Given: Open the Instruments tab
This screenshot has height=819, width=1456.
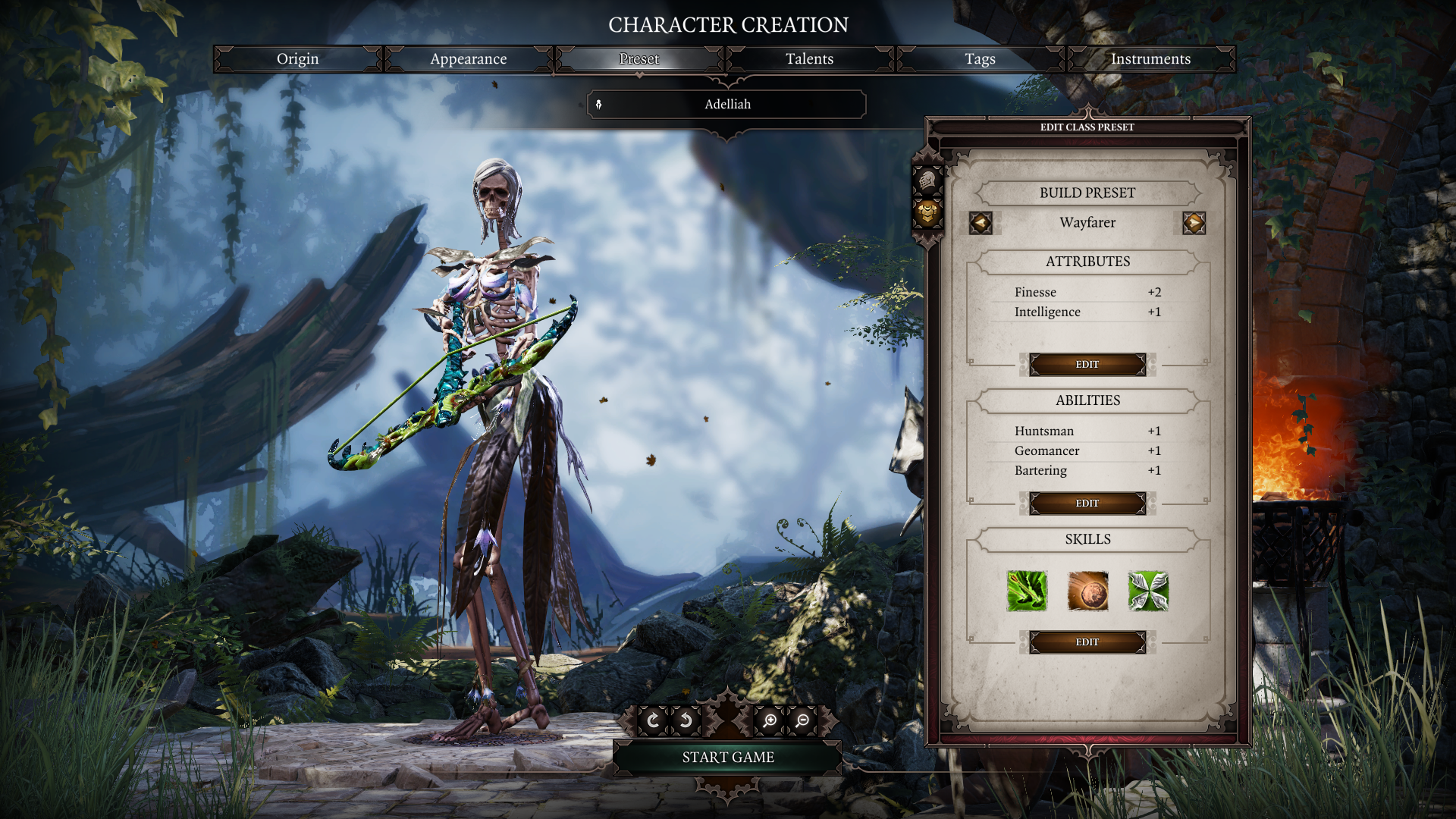Looking at the screenshot, I should 1150,59.
